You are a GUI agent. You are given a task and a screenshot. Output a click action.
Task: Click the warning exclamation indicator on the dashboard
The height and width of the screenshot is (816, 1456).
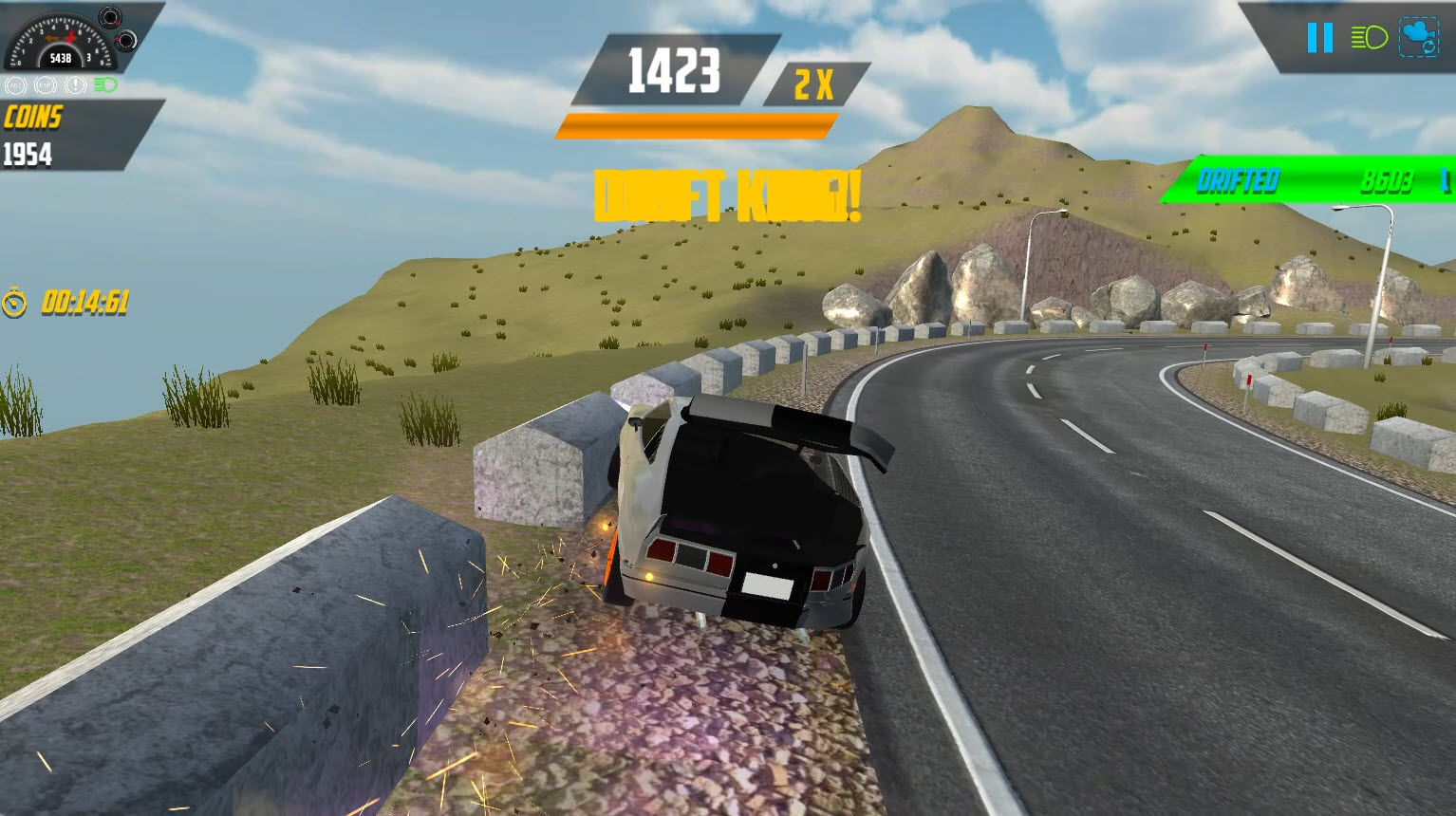pos(73,85)
